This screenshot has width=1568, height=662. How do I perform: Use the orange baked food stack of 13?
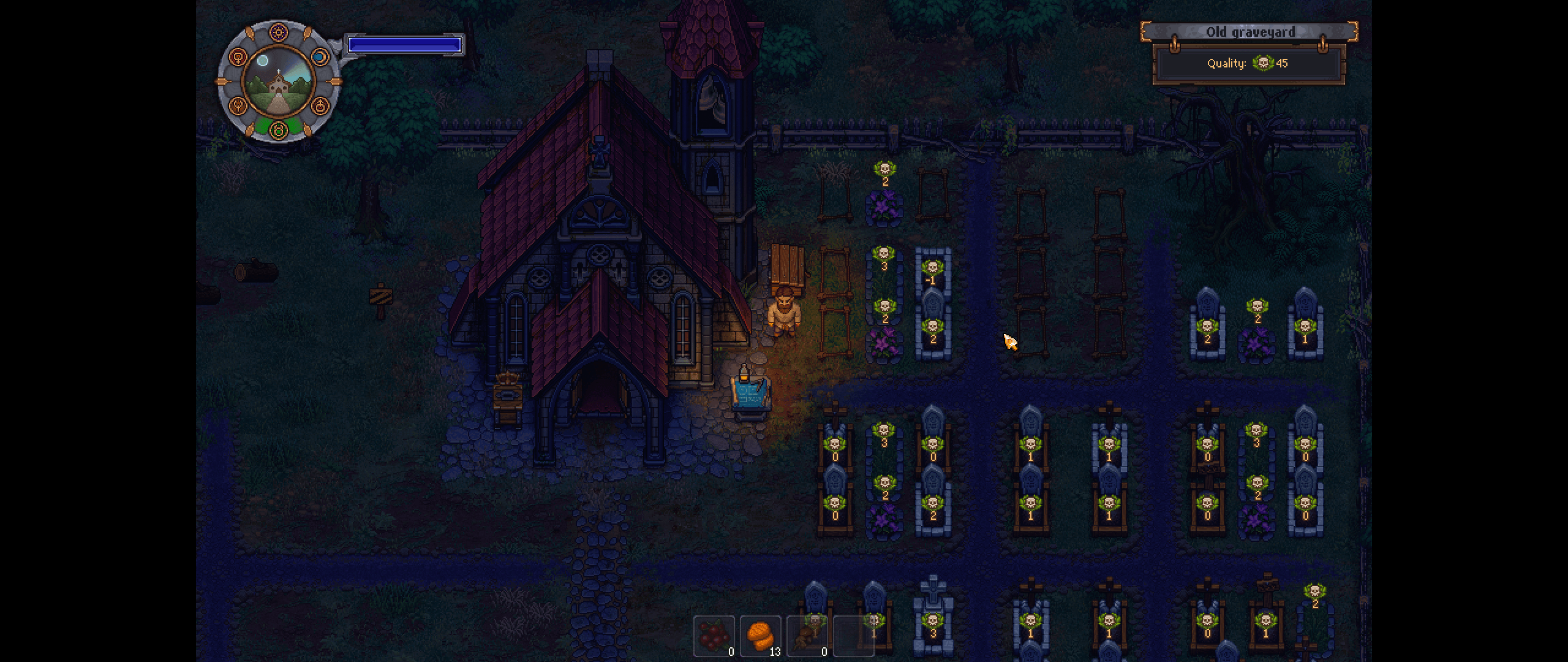tap(760, 636)
